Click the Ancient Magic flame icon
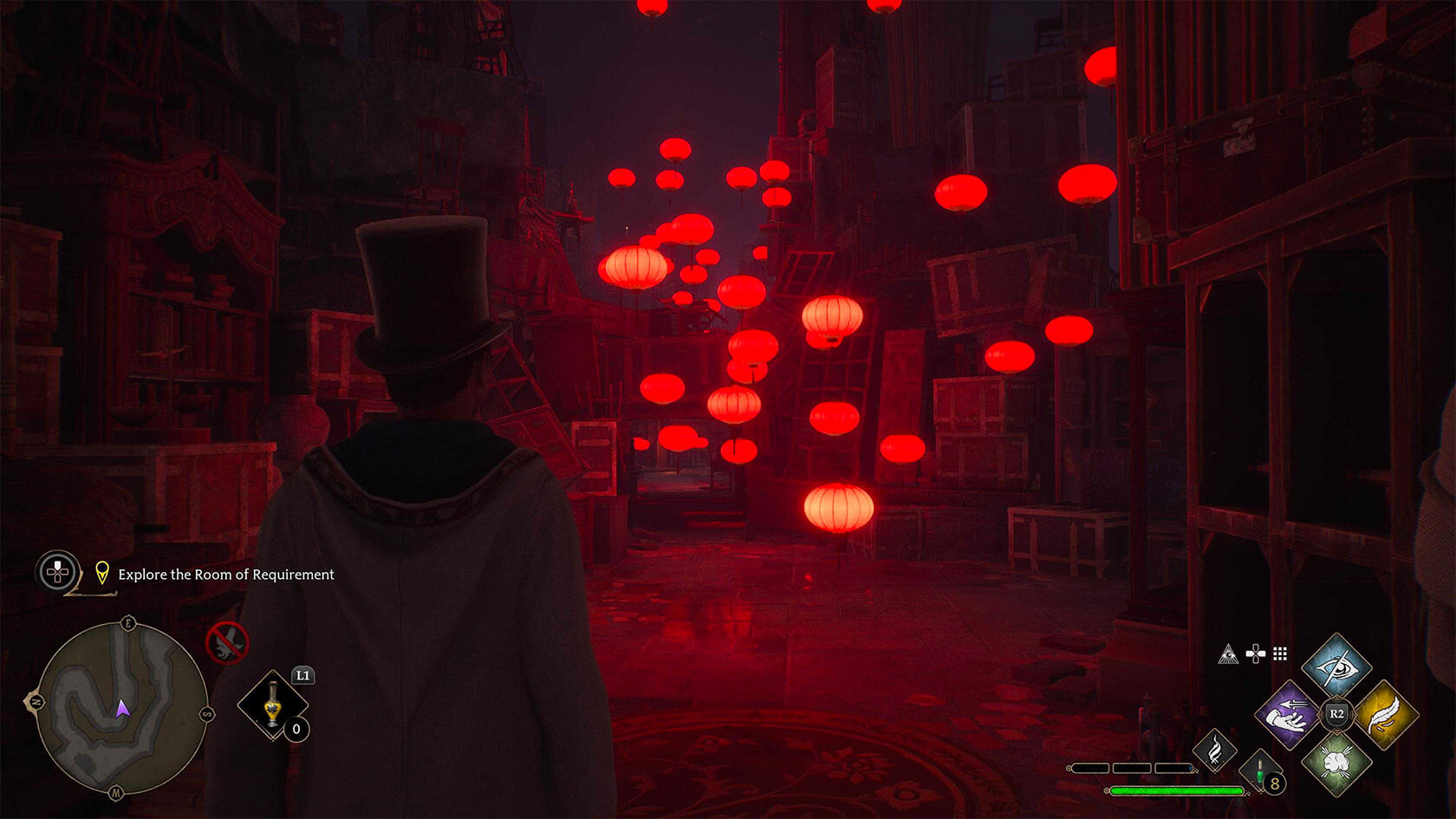 coord(1217,751)
